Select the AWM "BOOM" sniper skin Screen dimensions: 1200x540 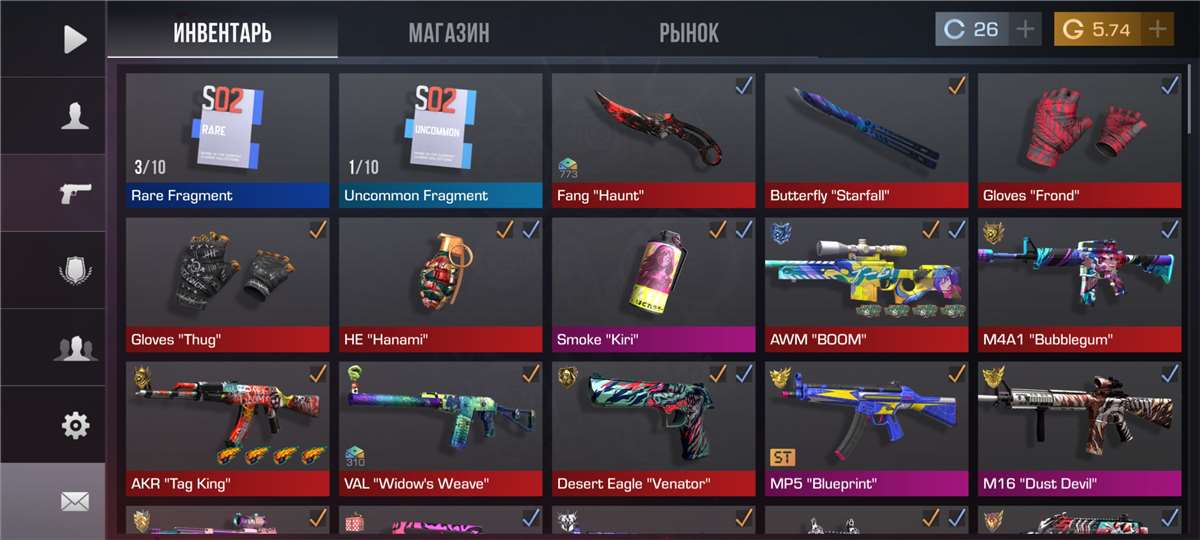coord(866,284)
